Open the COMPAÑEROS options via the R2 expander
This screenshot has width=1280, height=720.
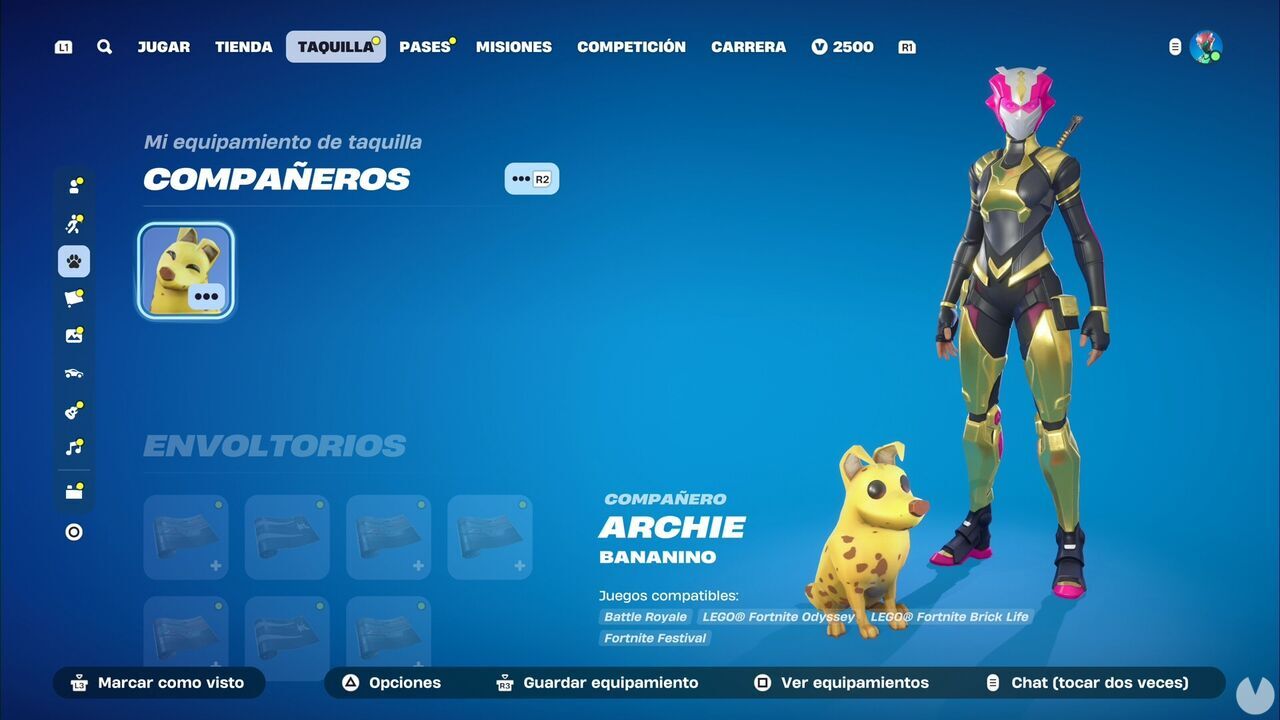point(532,178)
